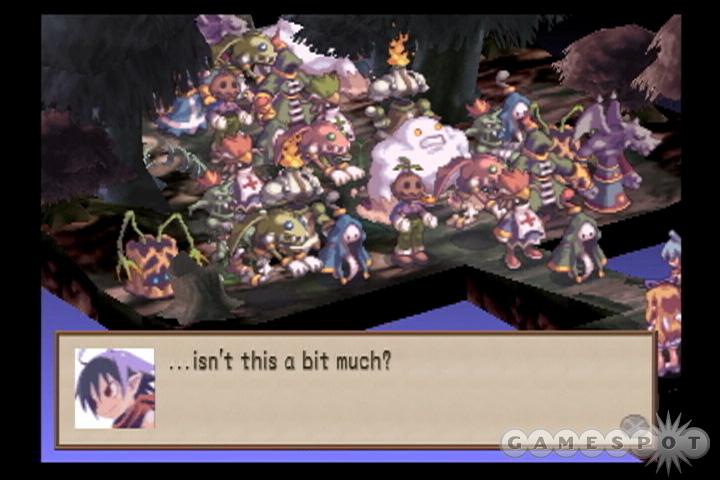
Task: Click the speaker portrait in the dialogue box
Action: [x=115, y=388]
